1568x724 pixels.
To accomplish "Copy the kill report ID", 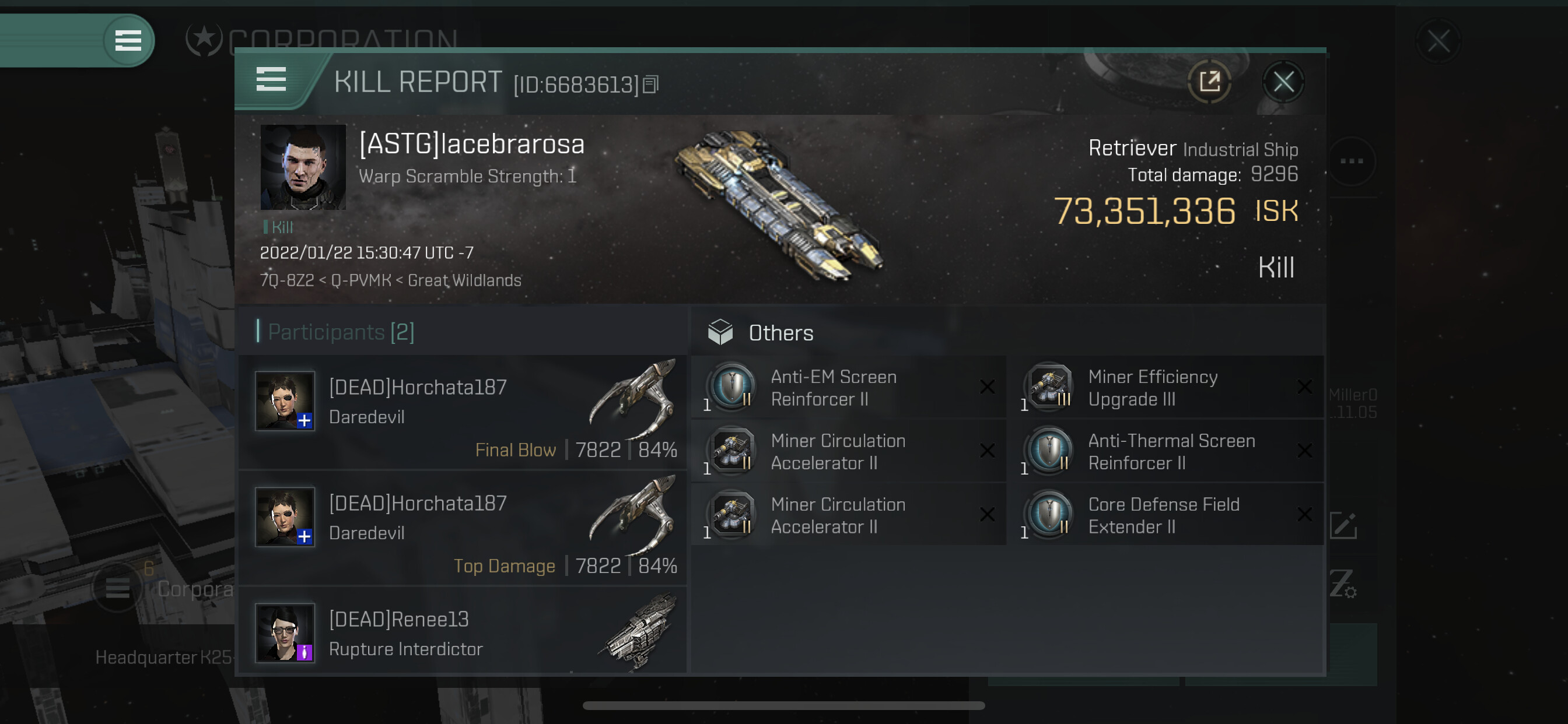I will click(x=650, y=85).
